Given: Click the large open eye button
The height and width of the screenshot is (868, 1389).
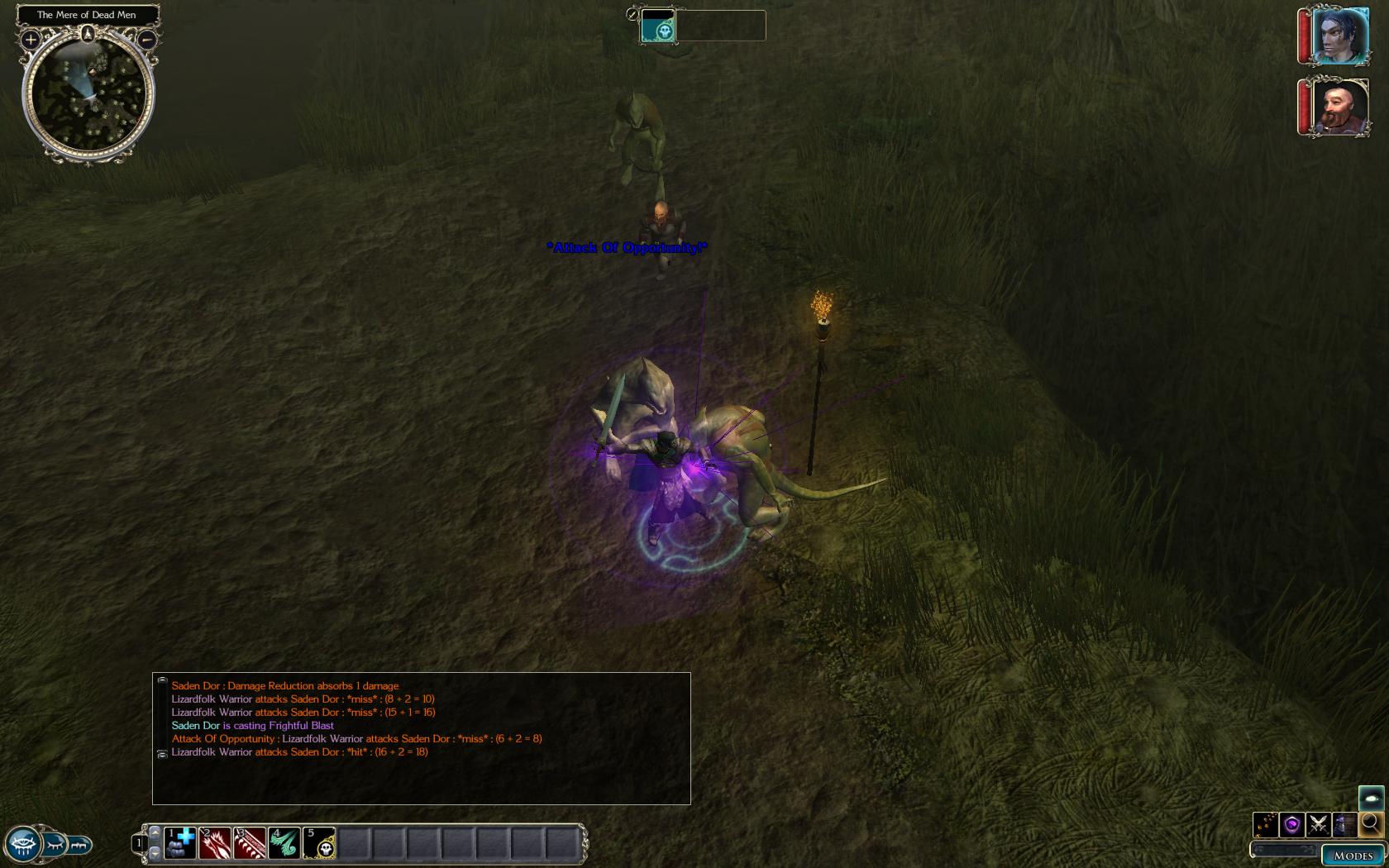Looking at the screenshot, I should (x=22, y=845).
